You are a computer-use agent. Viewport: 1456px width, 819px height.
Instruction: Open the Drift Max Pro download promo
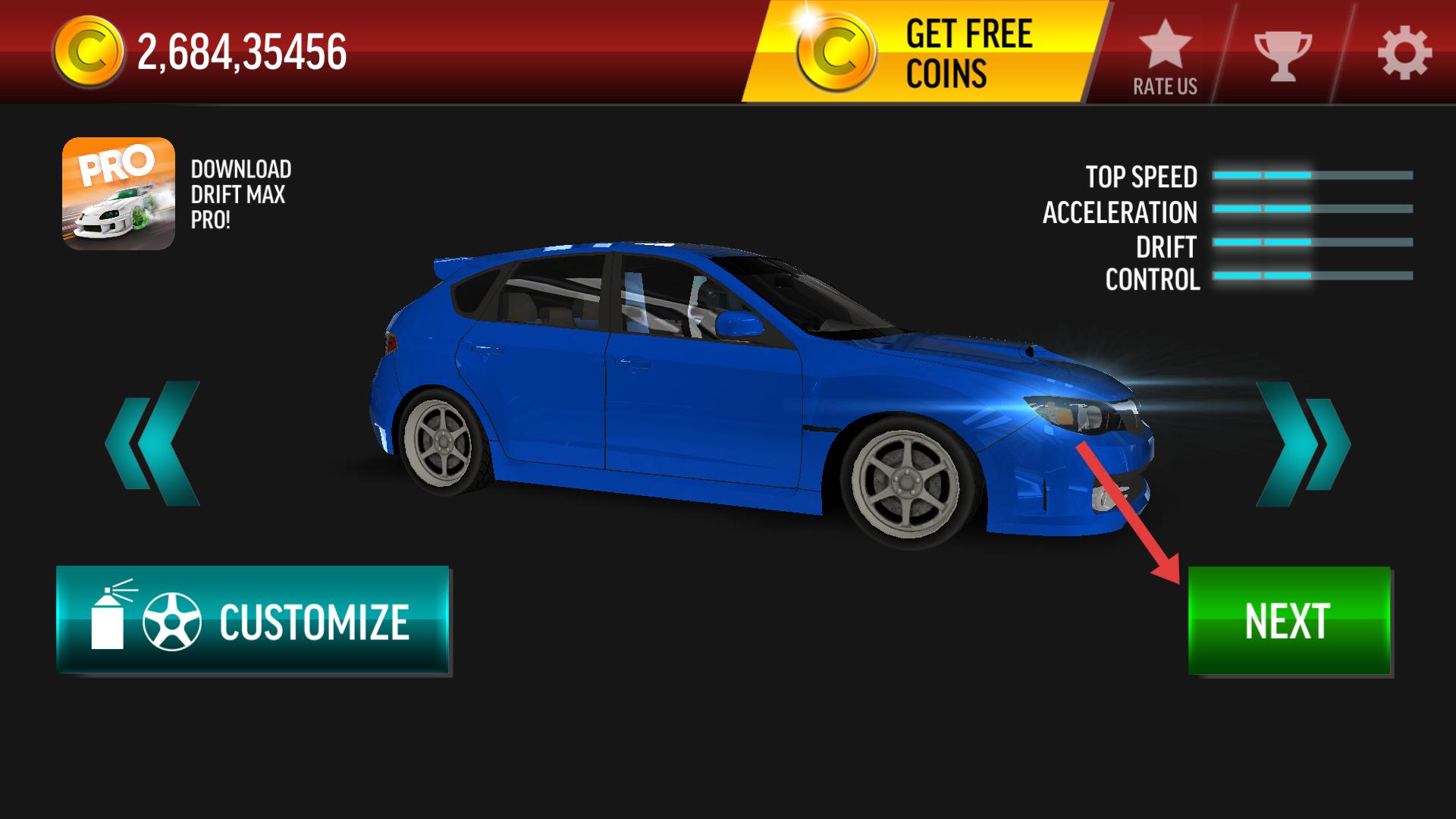click(119, 193)
